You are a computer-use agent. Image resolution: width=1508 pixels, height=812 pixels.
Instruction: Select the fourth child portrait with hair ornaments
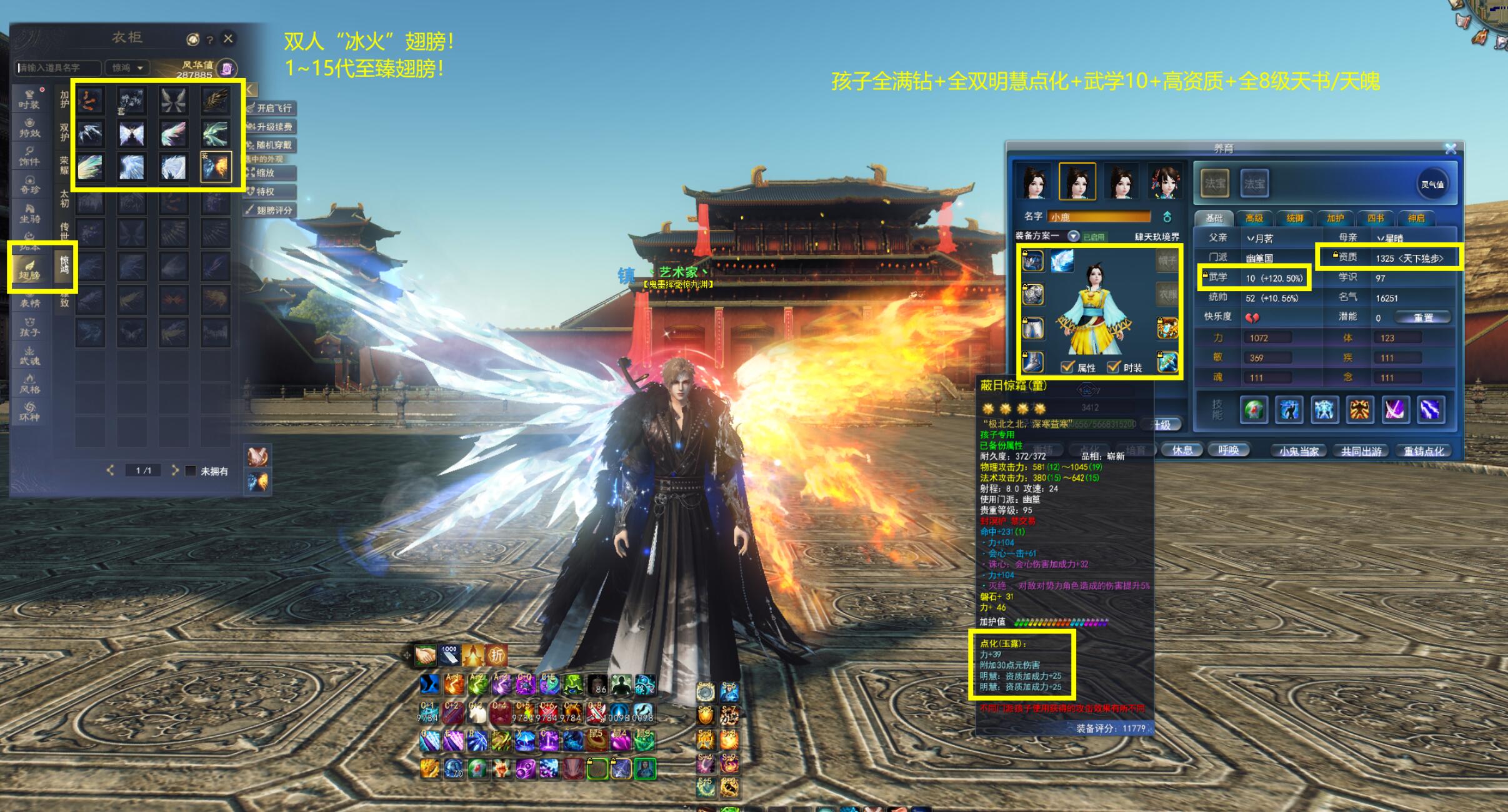coord(1163,182)
